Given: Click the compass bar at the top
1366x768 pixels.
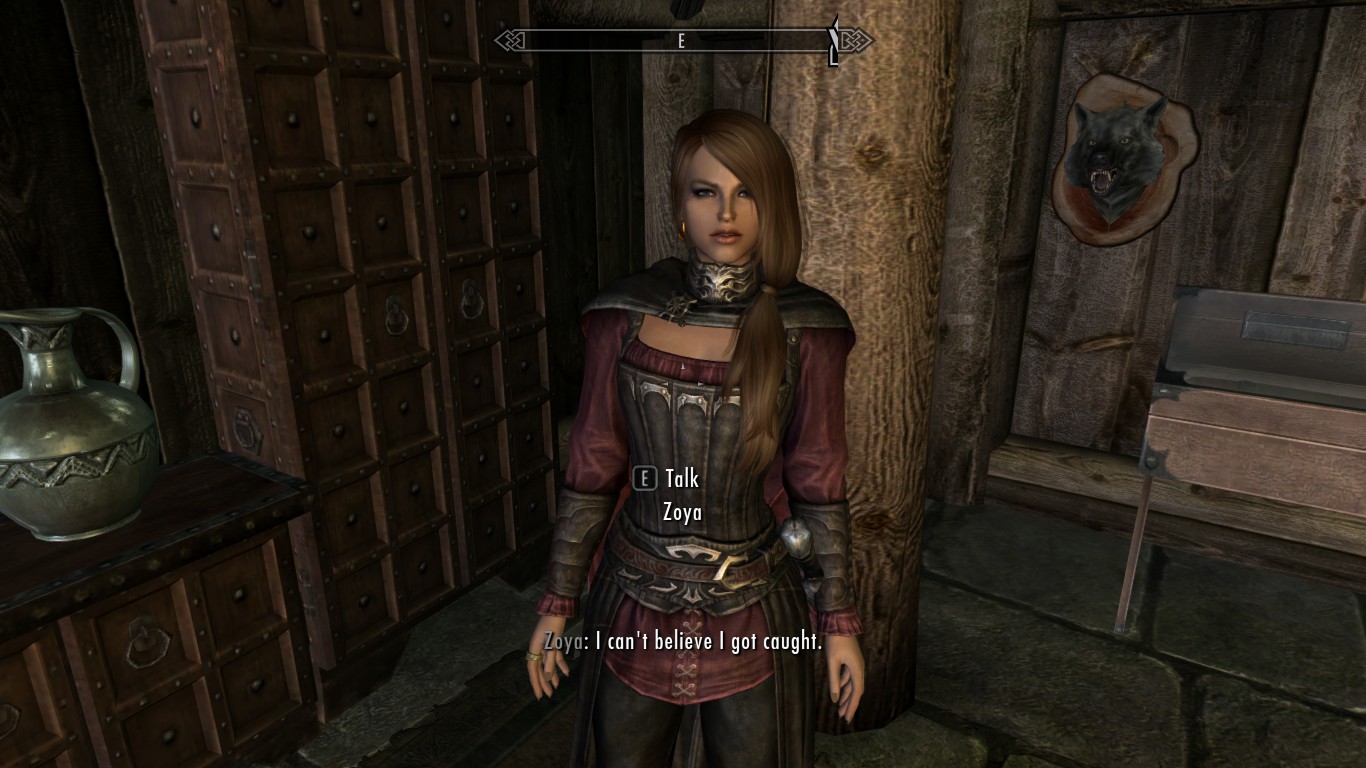Looking at the screenshot, I should point(683,41).
